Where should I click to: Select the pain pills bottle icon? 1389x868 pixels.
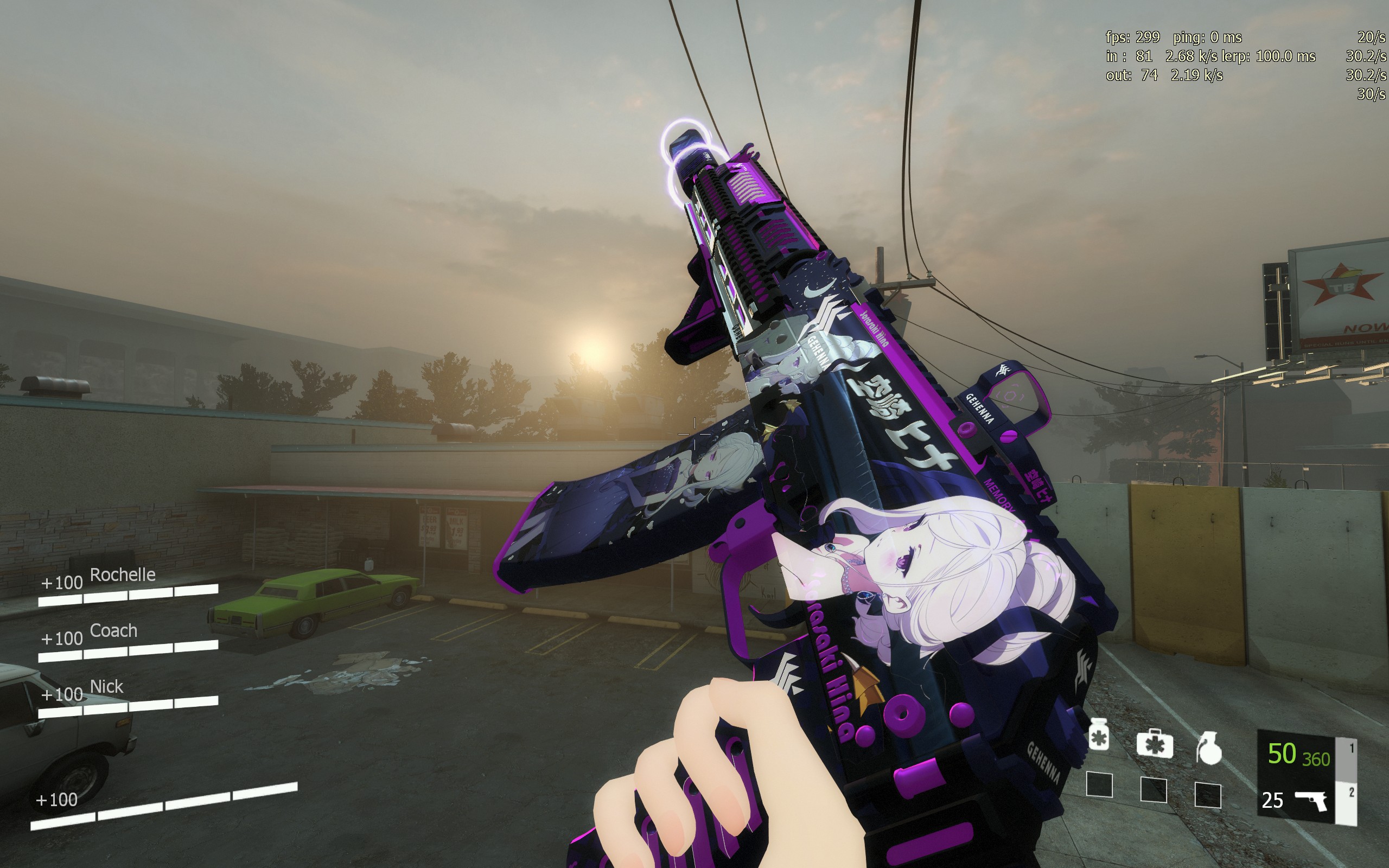coord(1099,734)
